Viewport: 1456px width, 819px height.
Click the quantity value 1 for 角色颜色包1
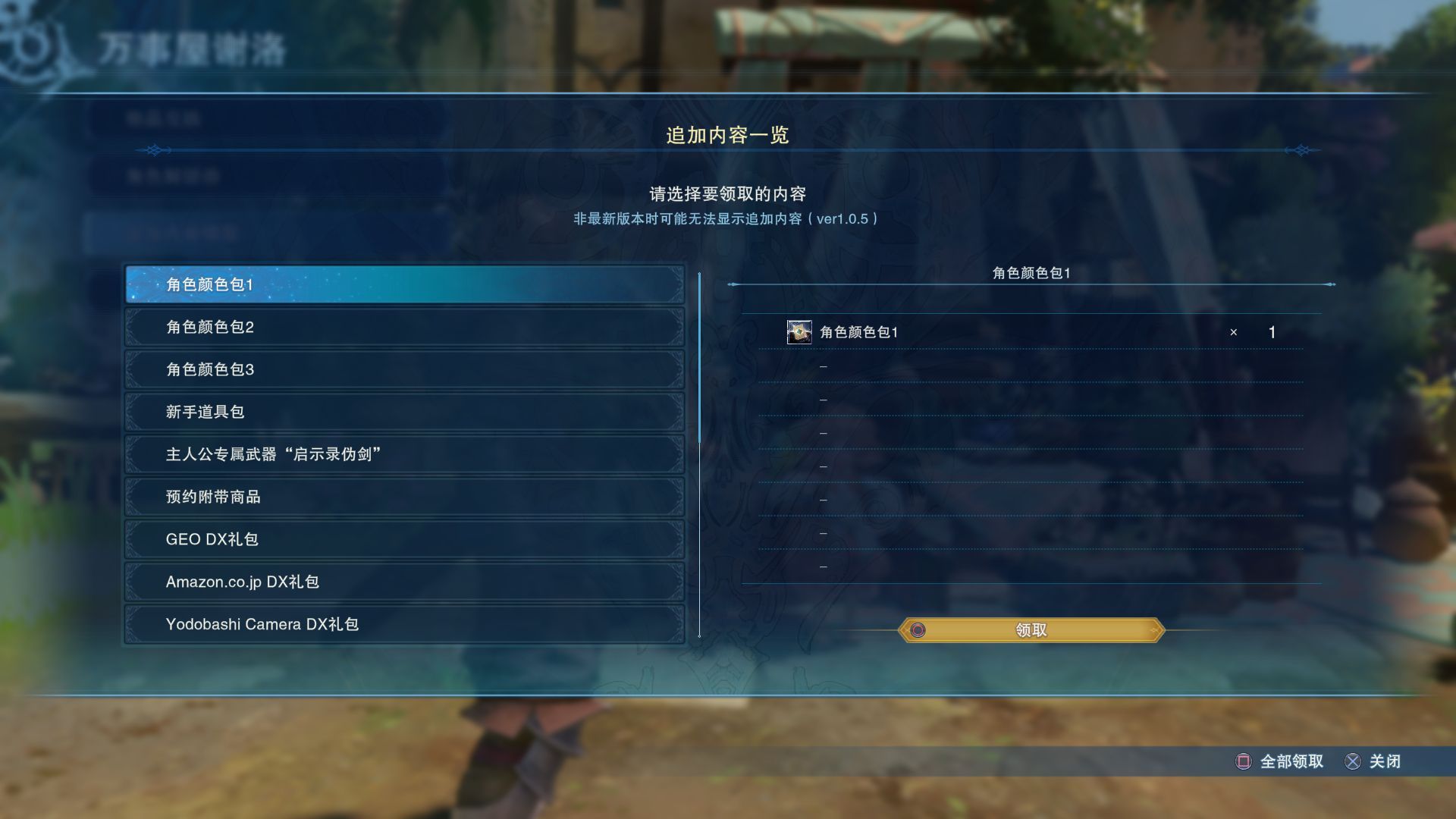click(1271, 331)
